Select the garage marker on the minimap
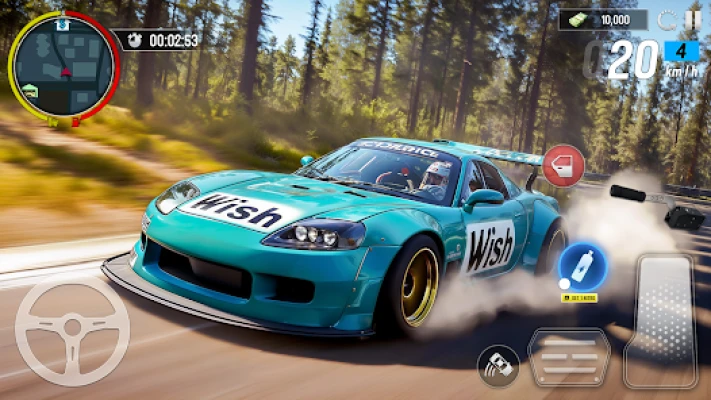The image size is (711, 400). 31,89
